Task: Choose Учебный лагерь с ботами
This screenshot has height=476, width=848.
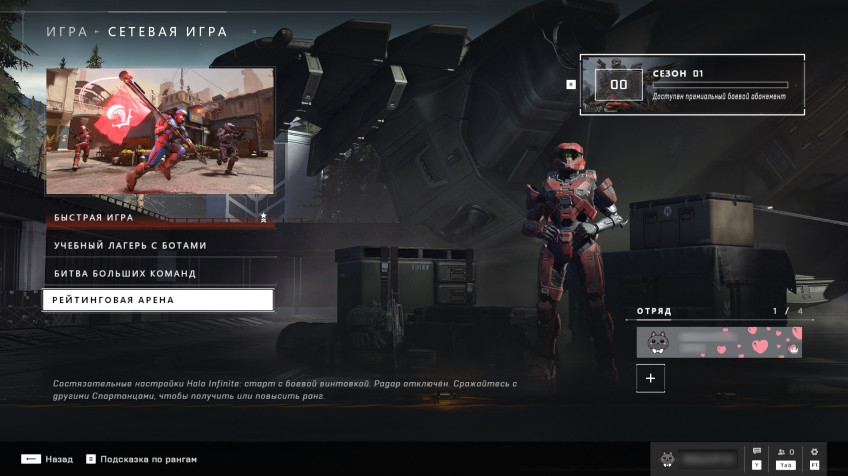Action: tap(158, 245)
